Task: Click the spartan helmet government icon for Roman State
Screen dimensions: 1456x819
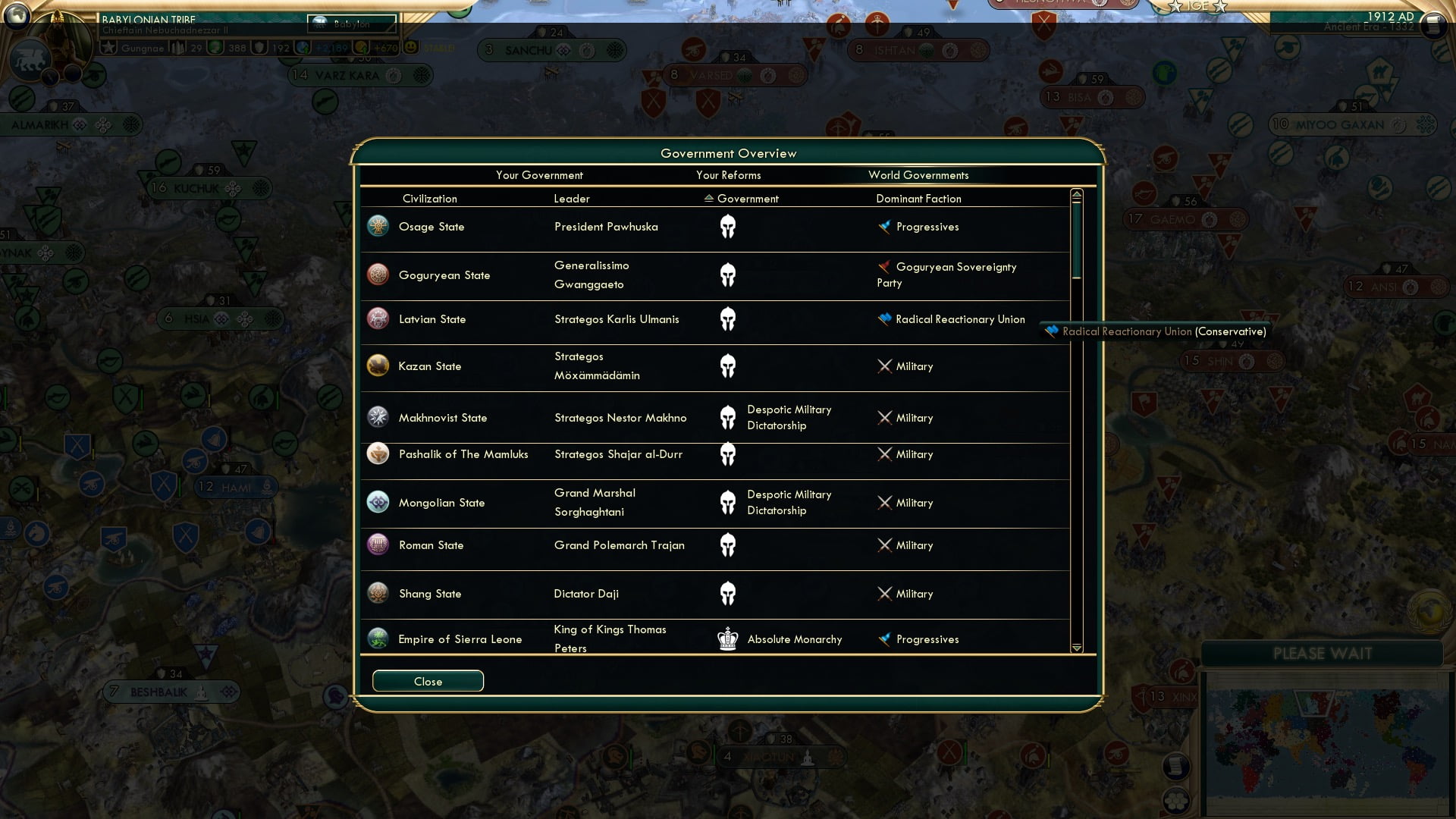Action: pos(729,544)
